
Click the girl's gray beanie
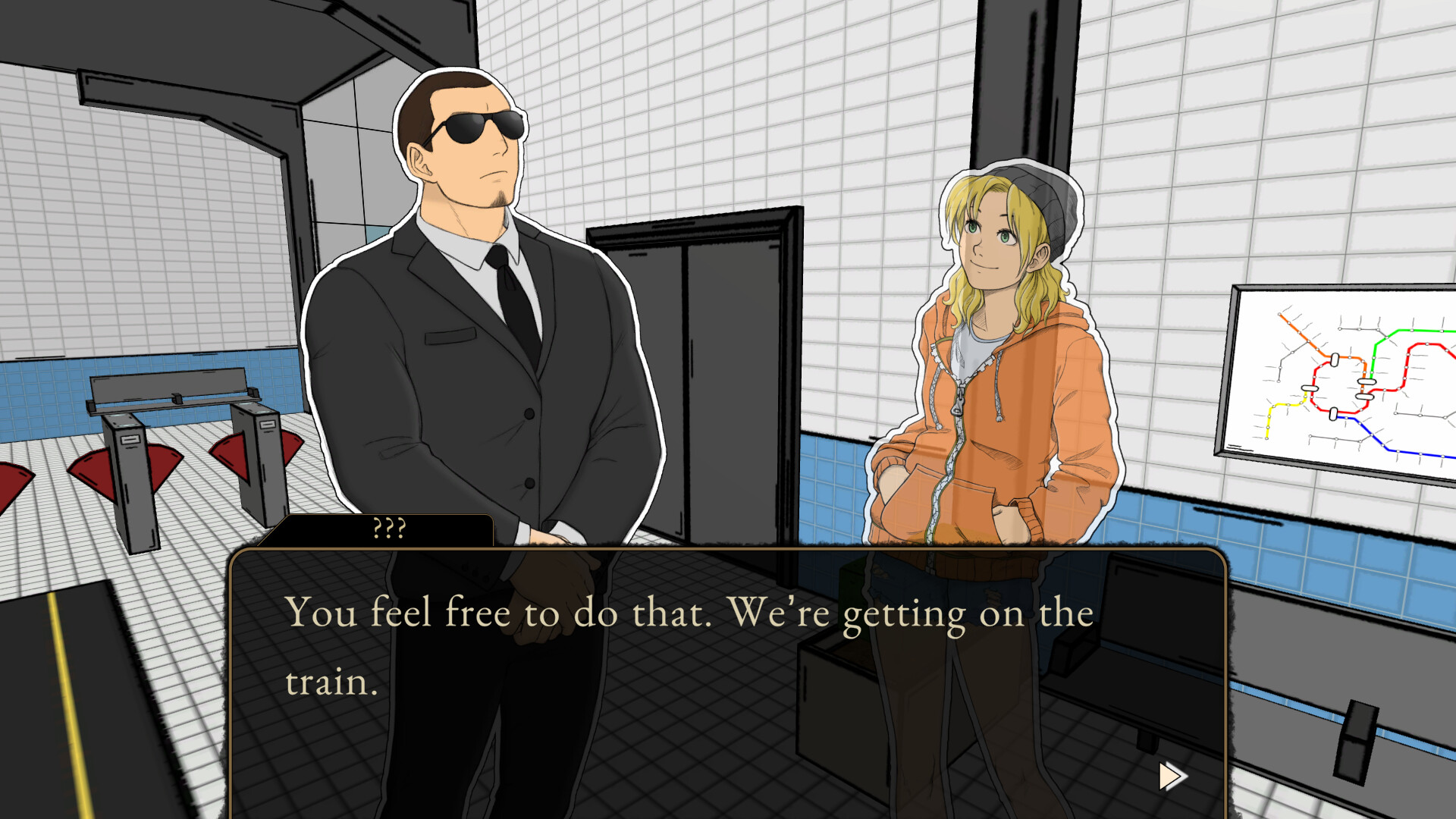coord(1046,190)
